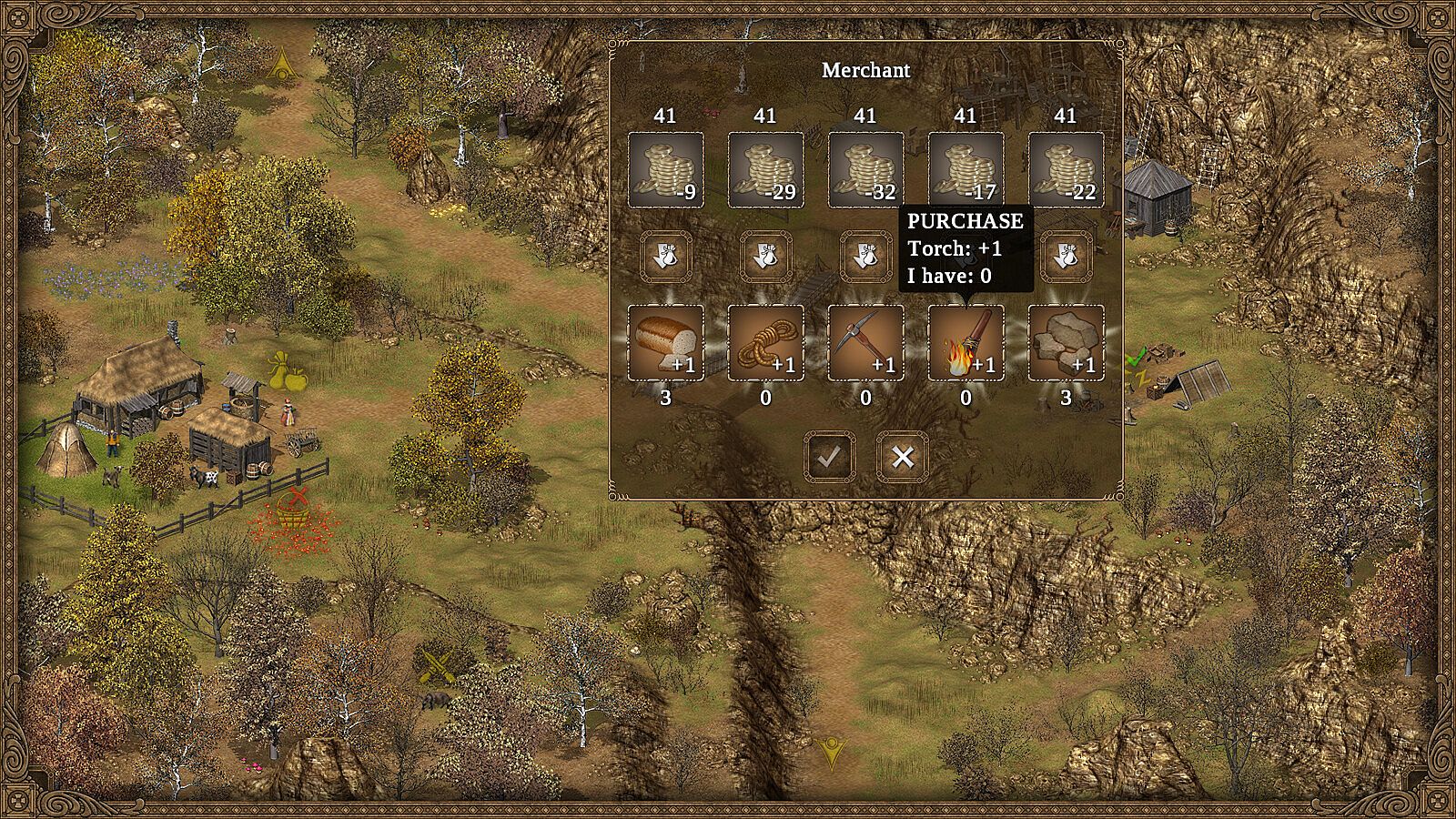The width and height of the screenshot is (1456, 819).
Task: Add a torch to the purchase
Action: (966, 343)
